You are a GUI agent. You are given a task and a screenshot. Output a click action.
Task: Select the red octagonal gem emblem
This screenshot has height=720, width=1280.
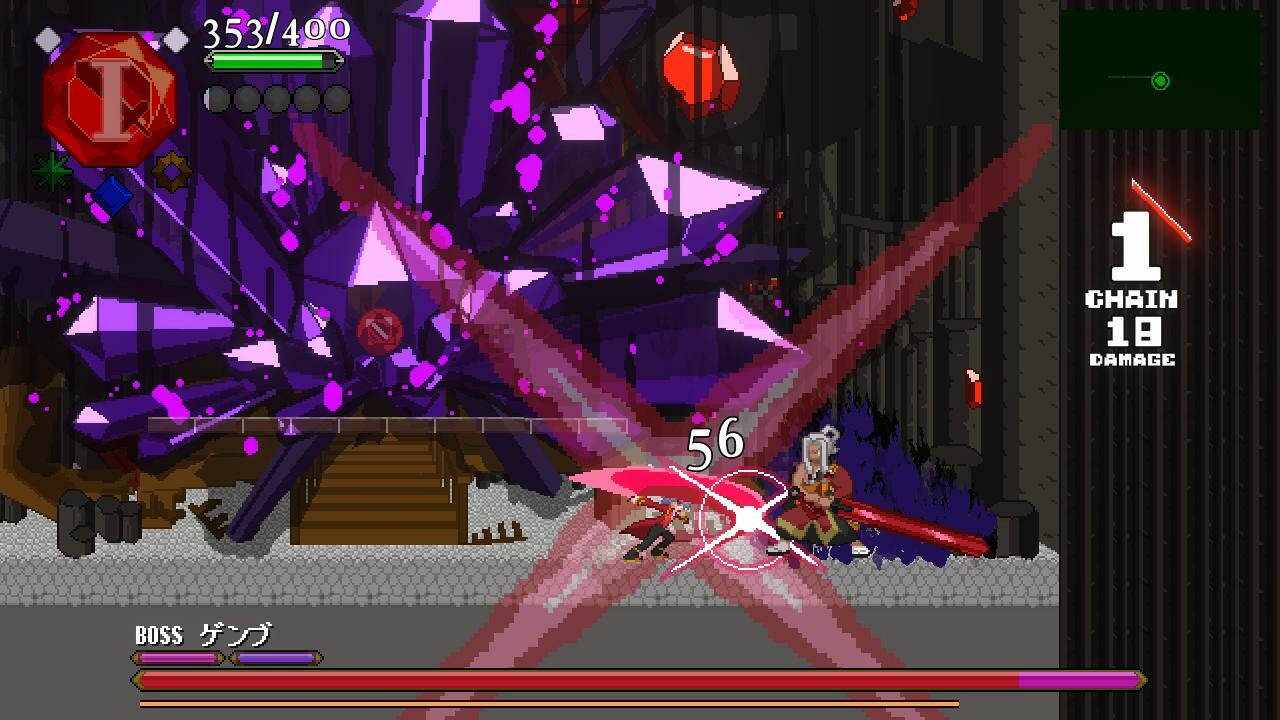(x=110, y=95)
